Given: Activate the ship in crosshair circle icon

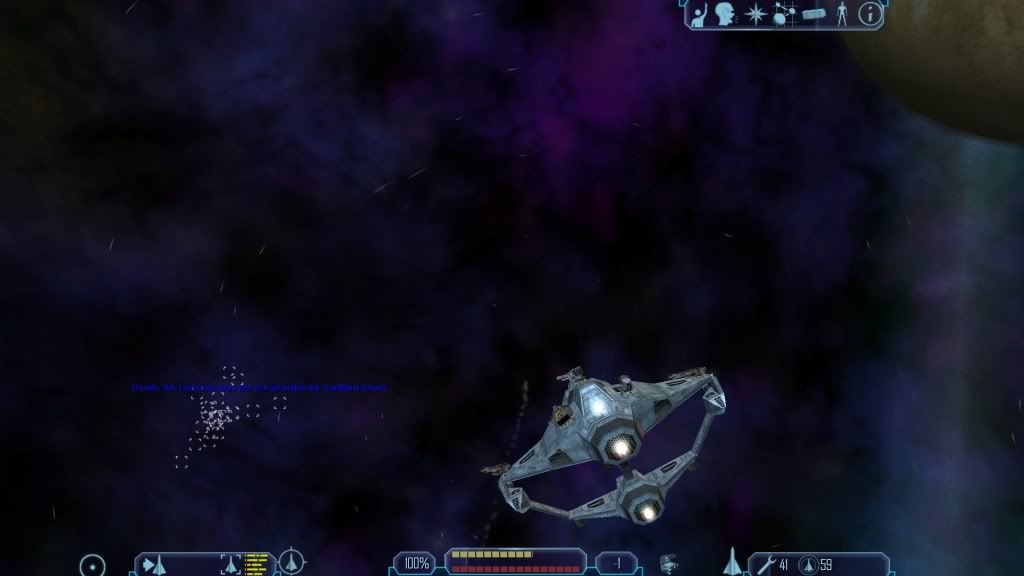Looking at the screenshot, I should pyautogui.click(x=291, y=562).
